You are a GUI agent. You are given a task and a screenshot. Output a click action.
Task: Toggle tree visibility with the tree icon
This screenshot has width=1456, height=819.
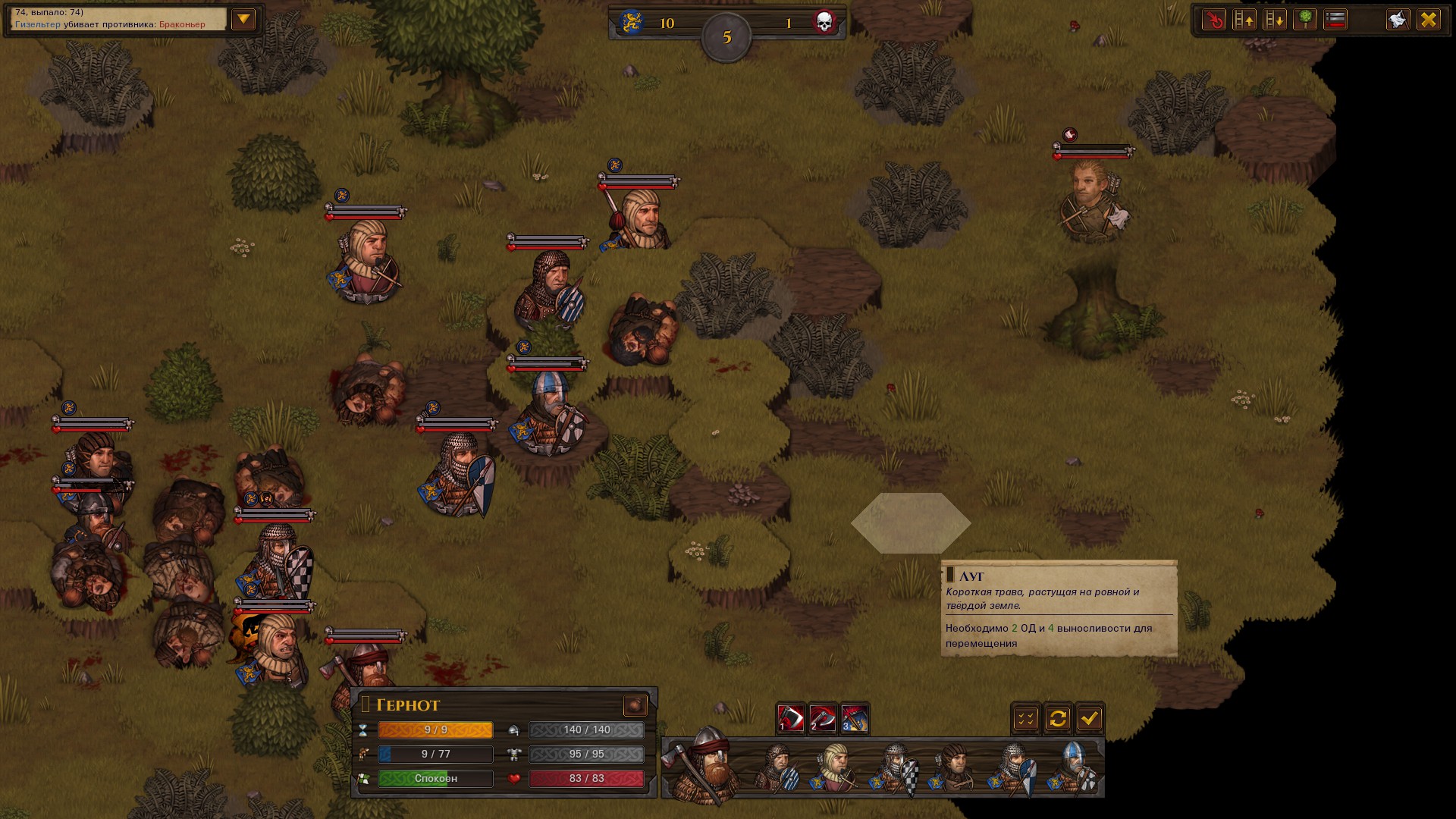pos(1305,20)
